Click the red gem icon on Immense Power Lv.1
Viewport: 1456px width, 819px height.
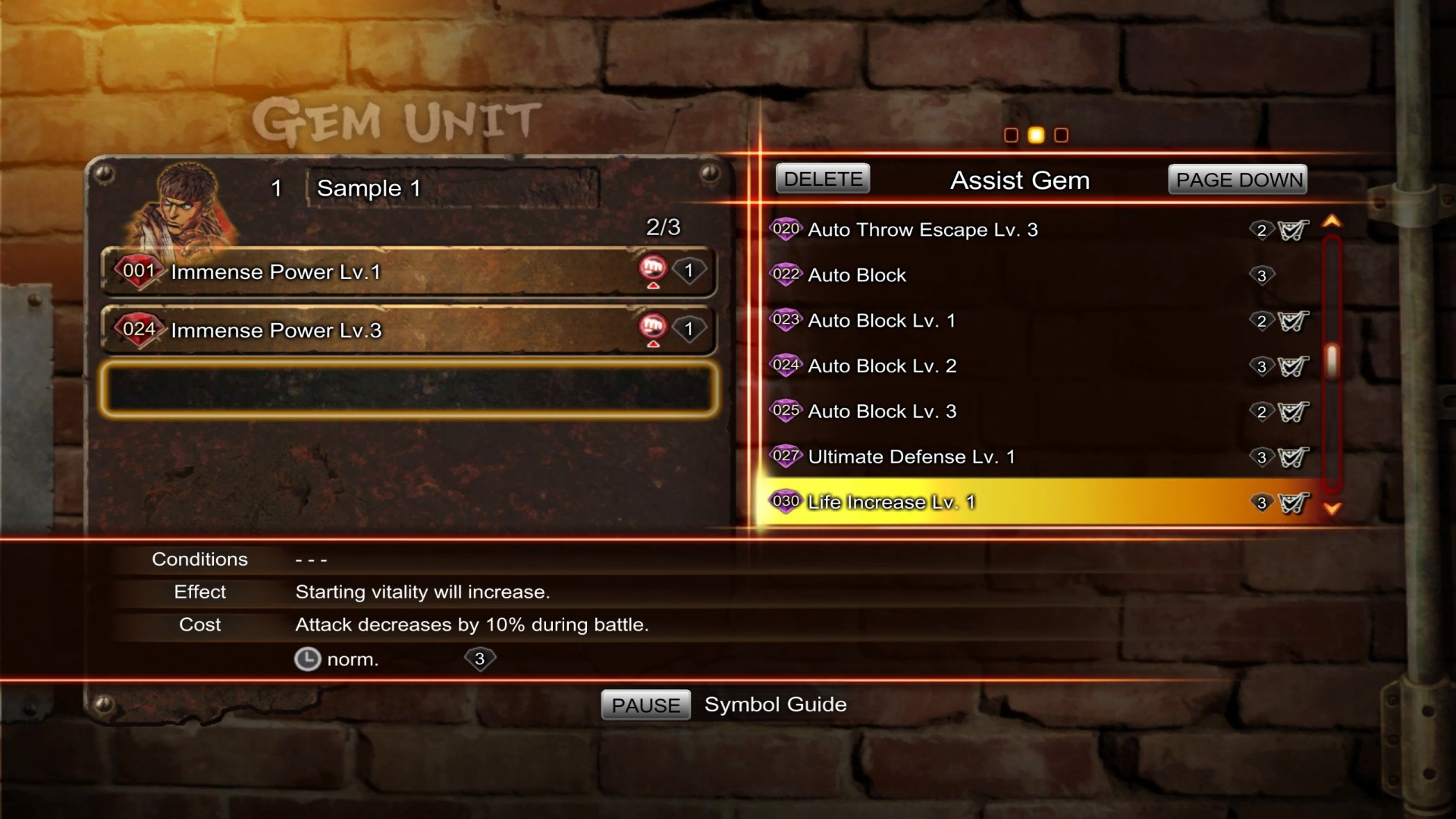click(139, 271)
